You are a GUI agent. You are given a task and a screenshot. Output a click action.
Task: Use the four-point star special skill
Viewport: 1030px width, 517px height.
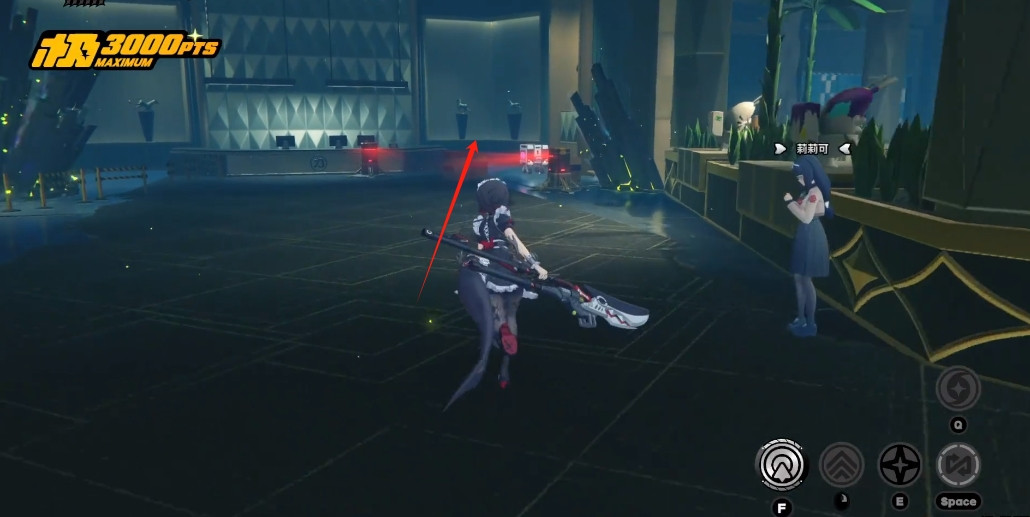(900, 465)
